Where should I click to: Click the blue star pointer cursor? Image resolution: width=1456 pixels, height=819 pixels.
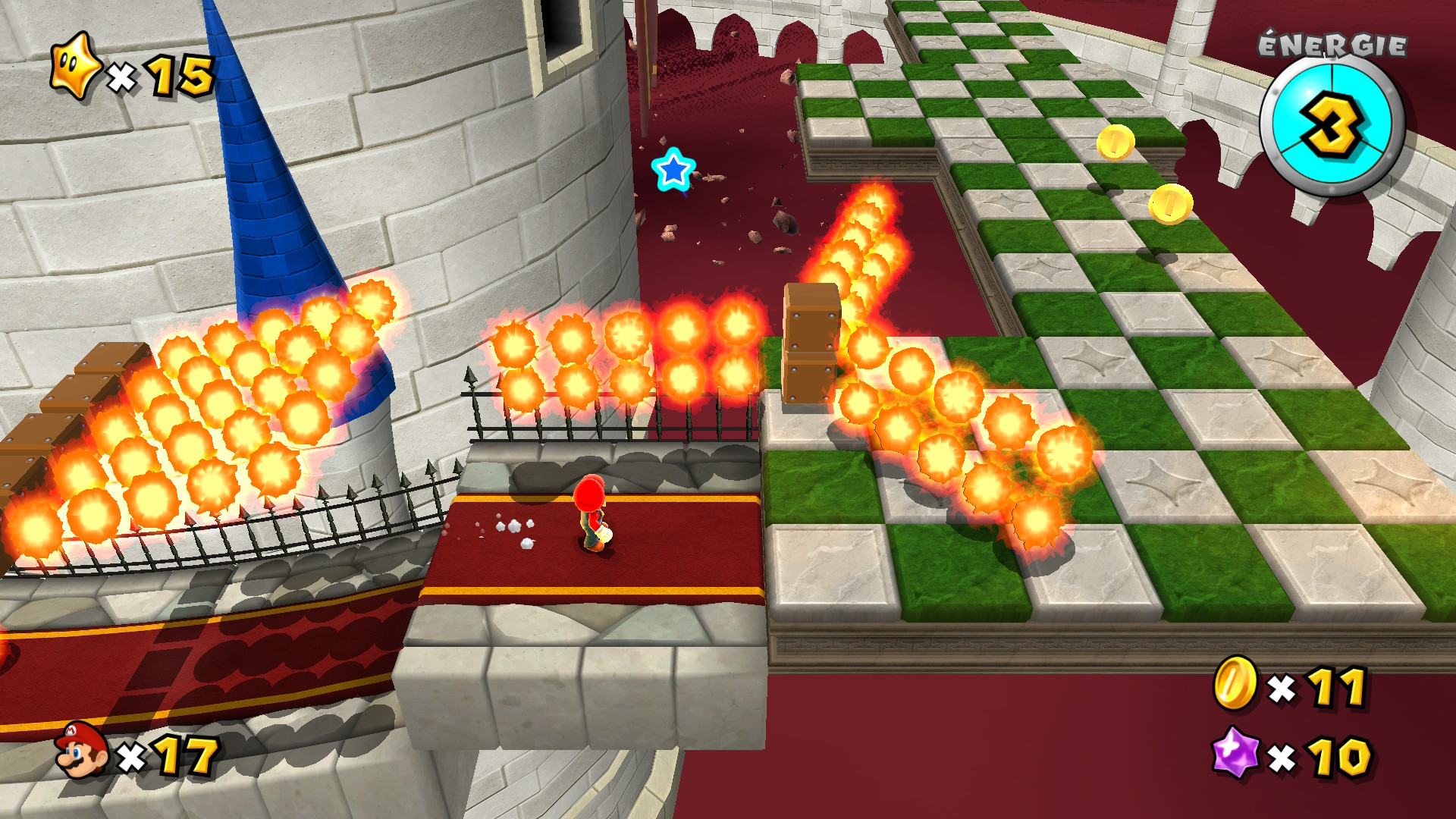673,169
